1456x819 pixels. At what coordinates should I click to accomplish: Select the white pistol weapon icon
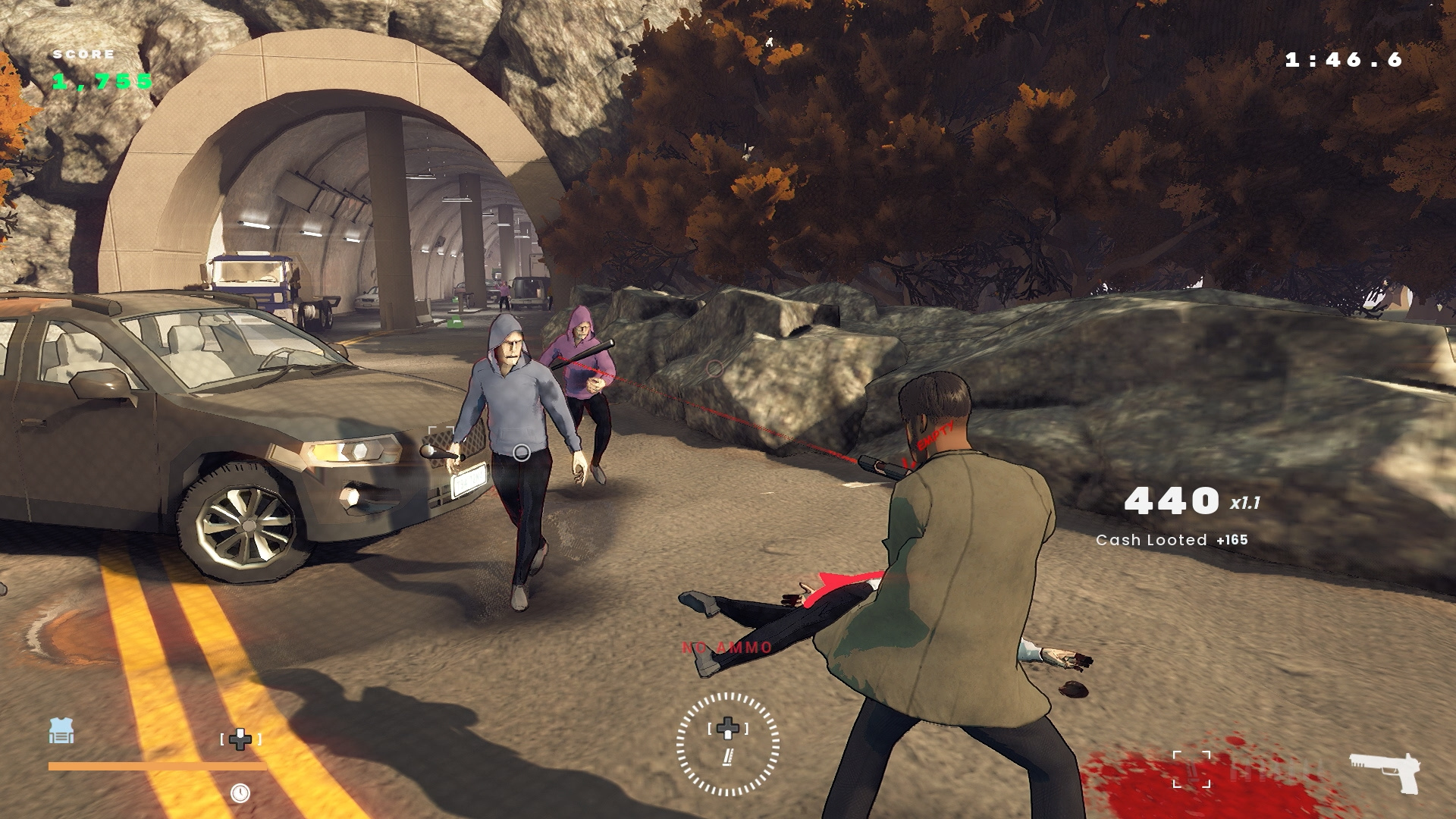tap(1384, 771)
